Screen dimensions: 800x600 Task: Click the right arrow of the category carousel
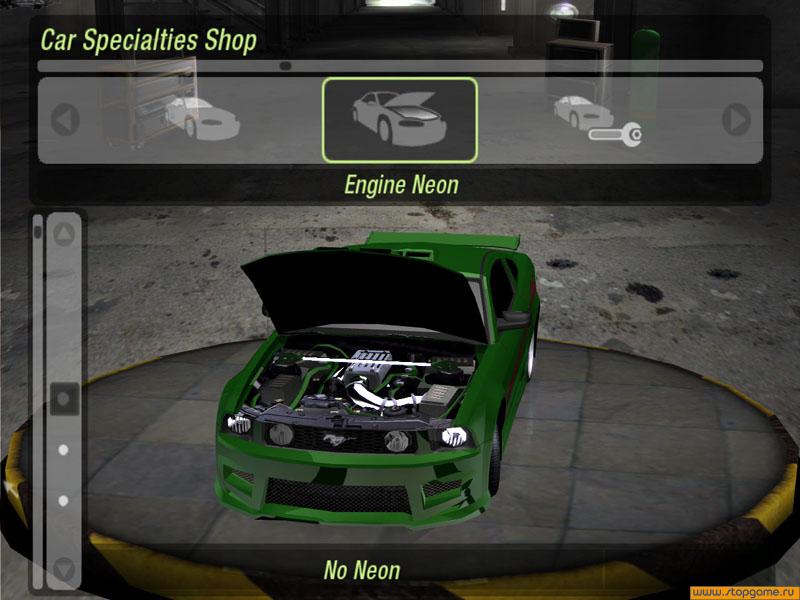(737, 121)
